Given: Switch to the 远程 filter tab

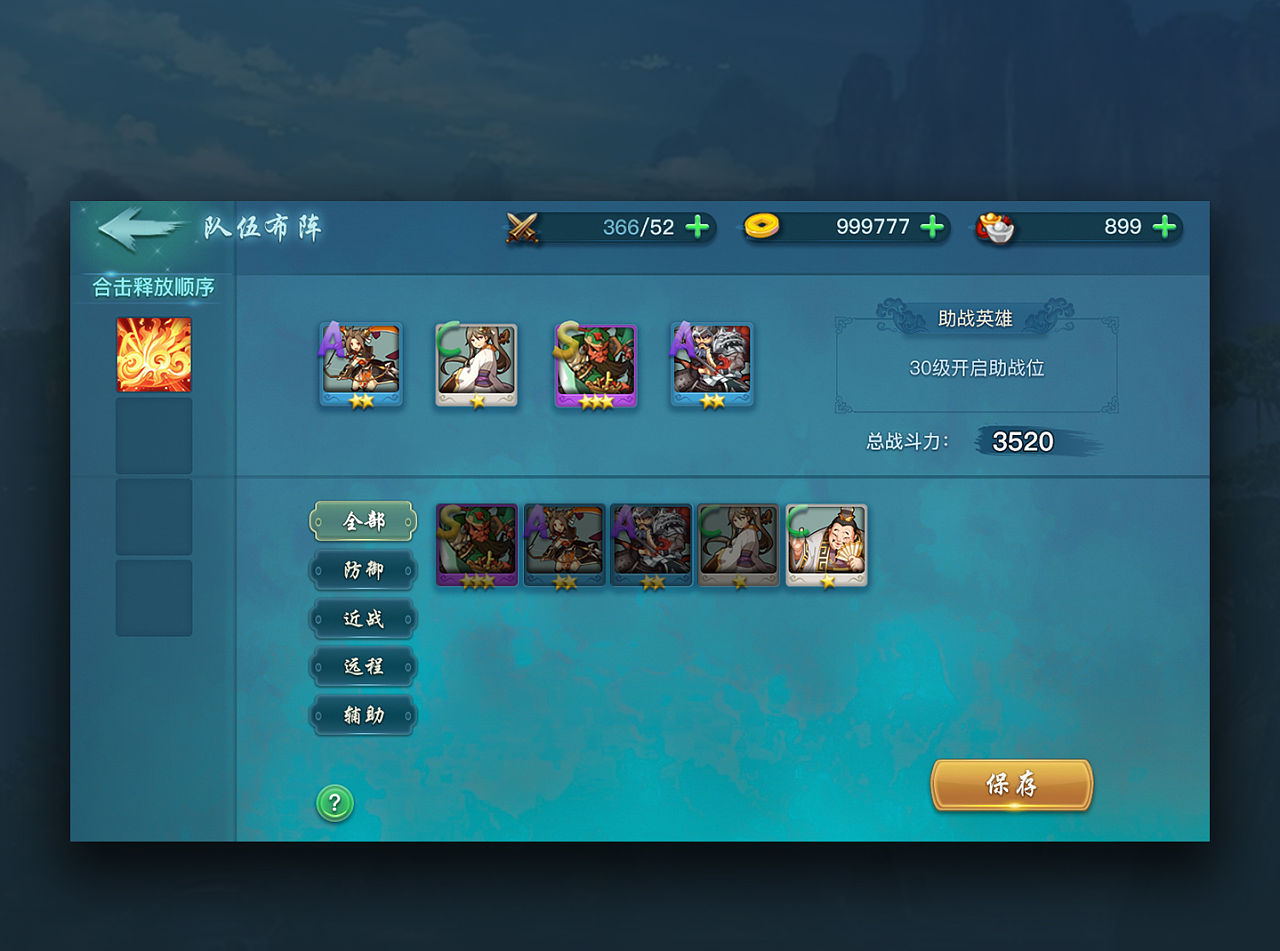Looking at the screenshot, I should (363, 667).
